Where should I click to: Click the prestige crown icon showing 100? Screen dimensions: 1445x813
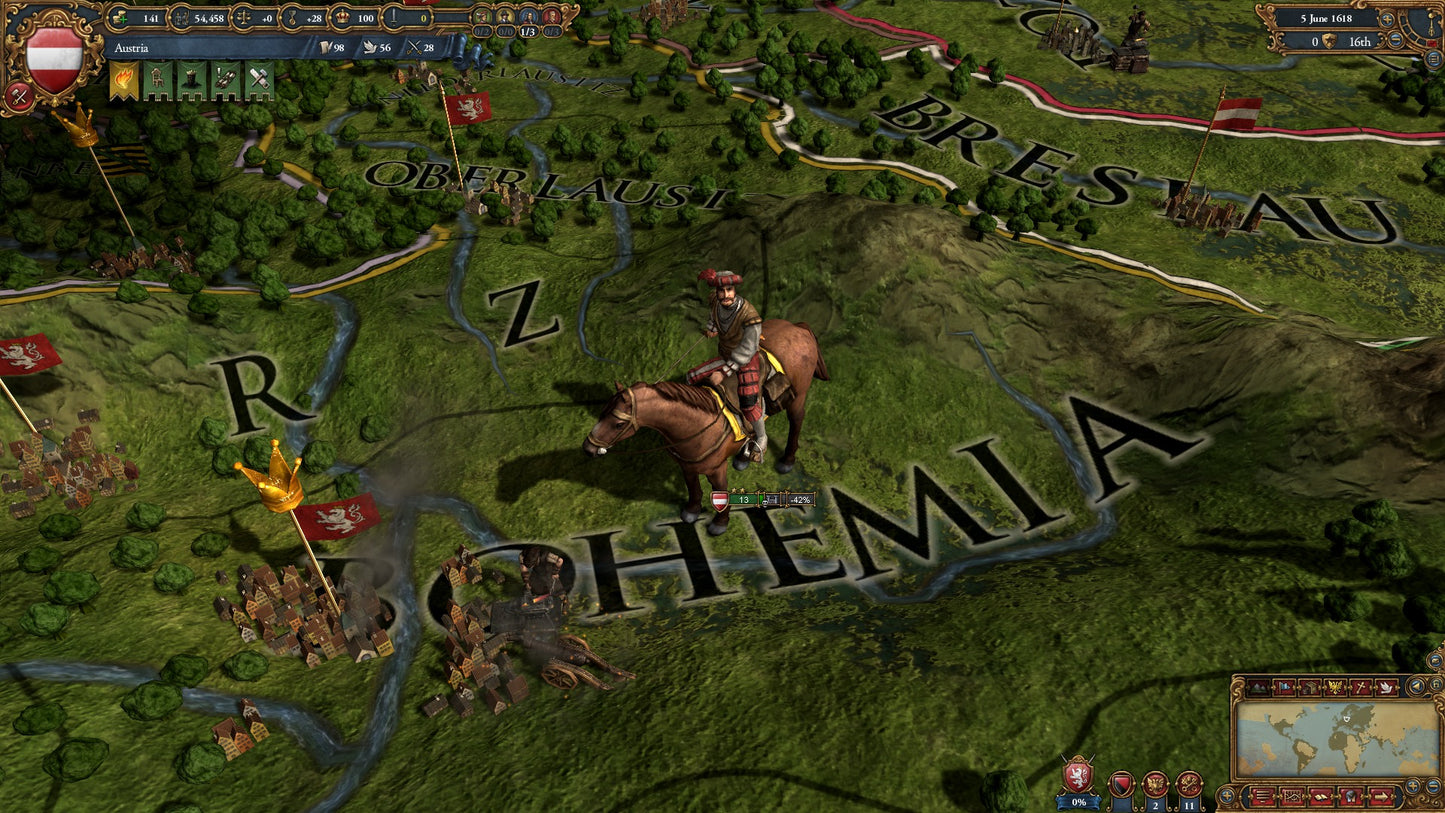(344, 19)
